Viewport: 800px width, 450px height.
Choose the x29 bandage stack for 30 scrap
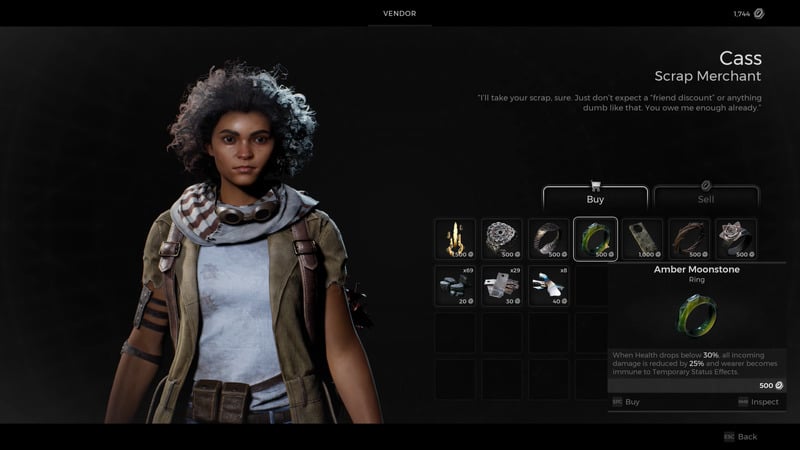502,285
